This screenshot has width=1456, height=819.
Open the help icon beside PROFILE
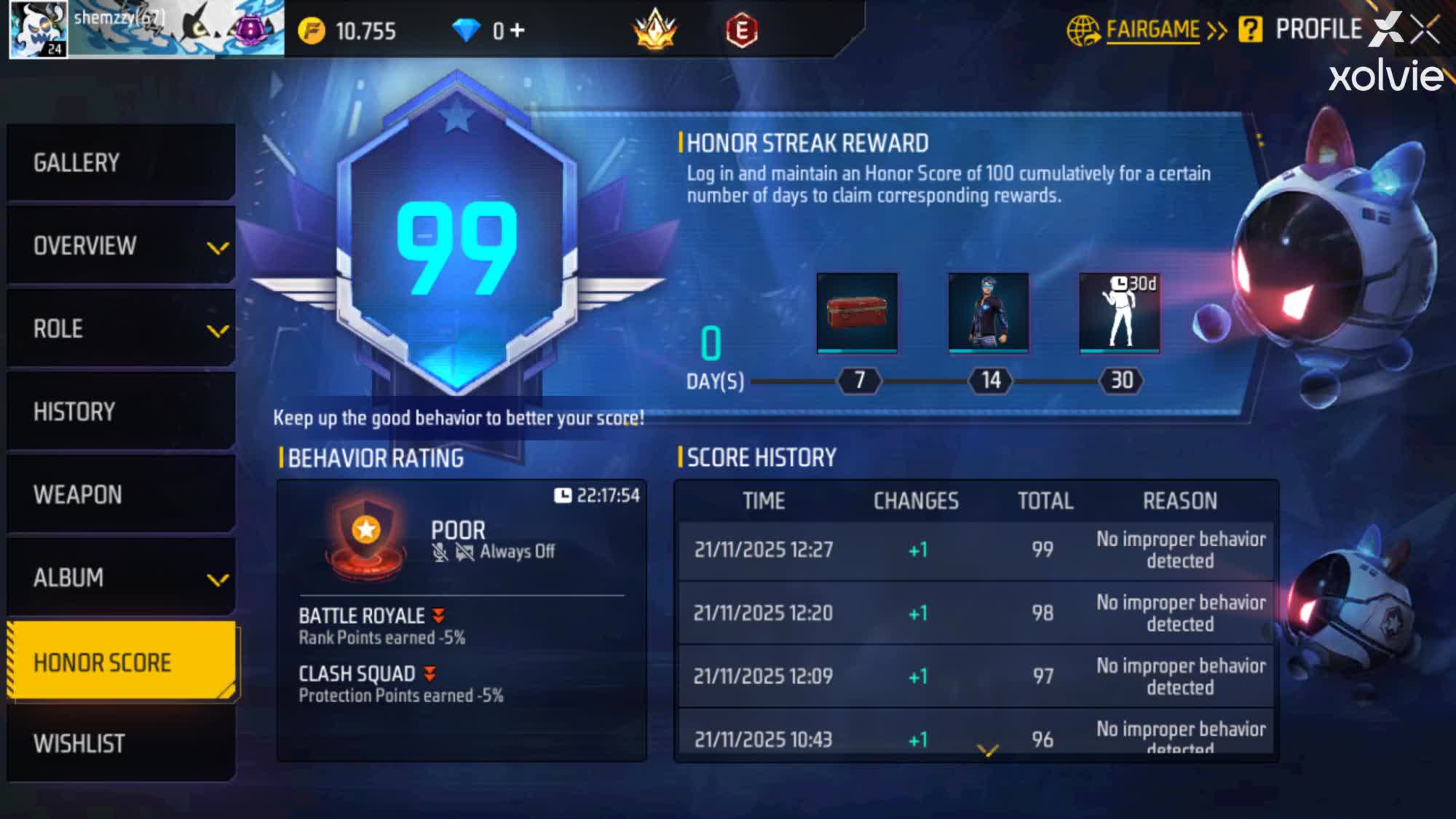pyautogui.click(x=1250, y=31)
